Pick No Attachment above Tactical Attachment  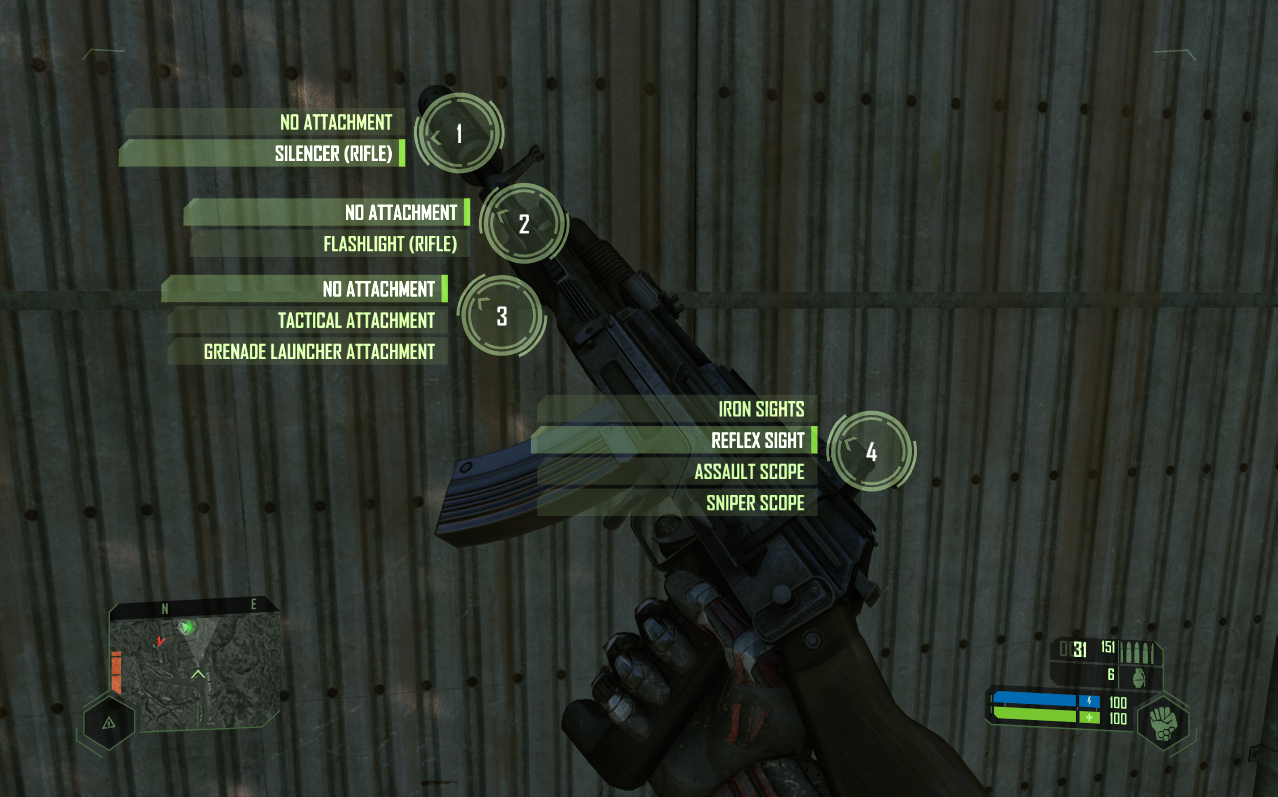pos(378,290)
